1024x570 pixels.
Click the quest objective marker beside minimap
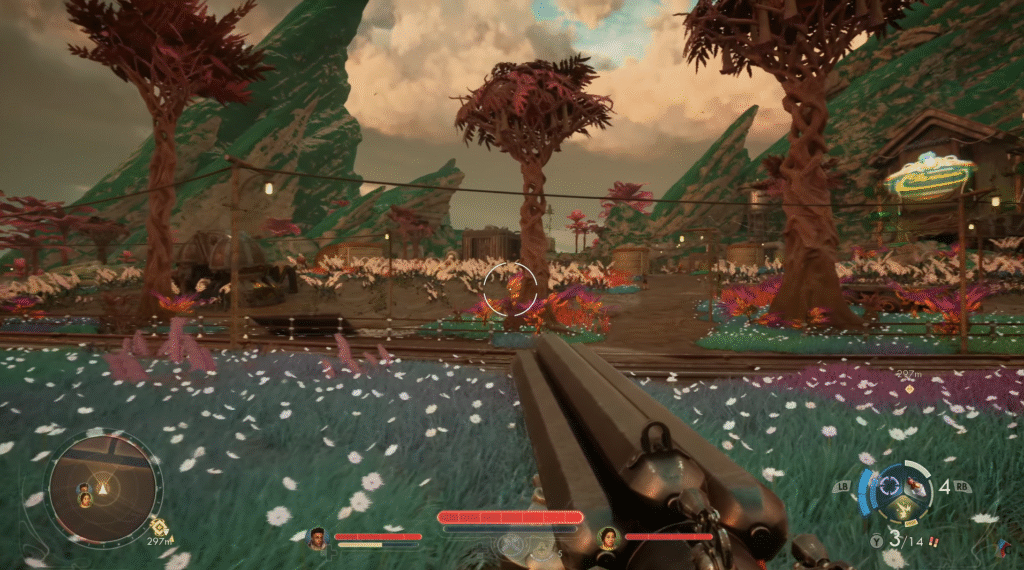pyautogui.click(x=157, y=525)
